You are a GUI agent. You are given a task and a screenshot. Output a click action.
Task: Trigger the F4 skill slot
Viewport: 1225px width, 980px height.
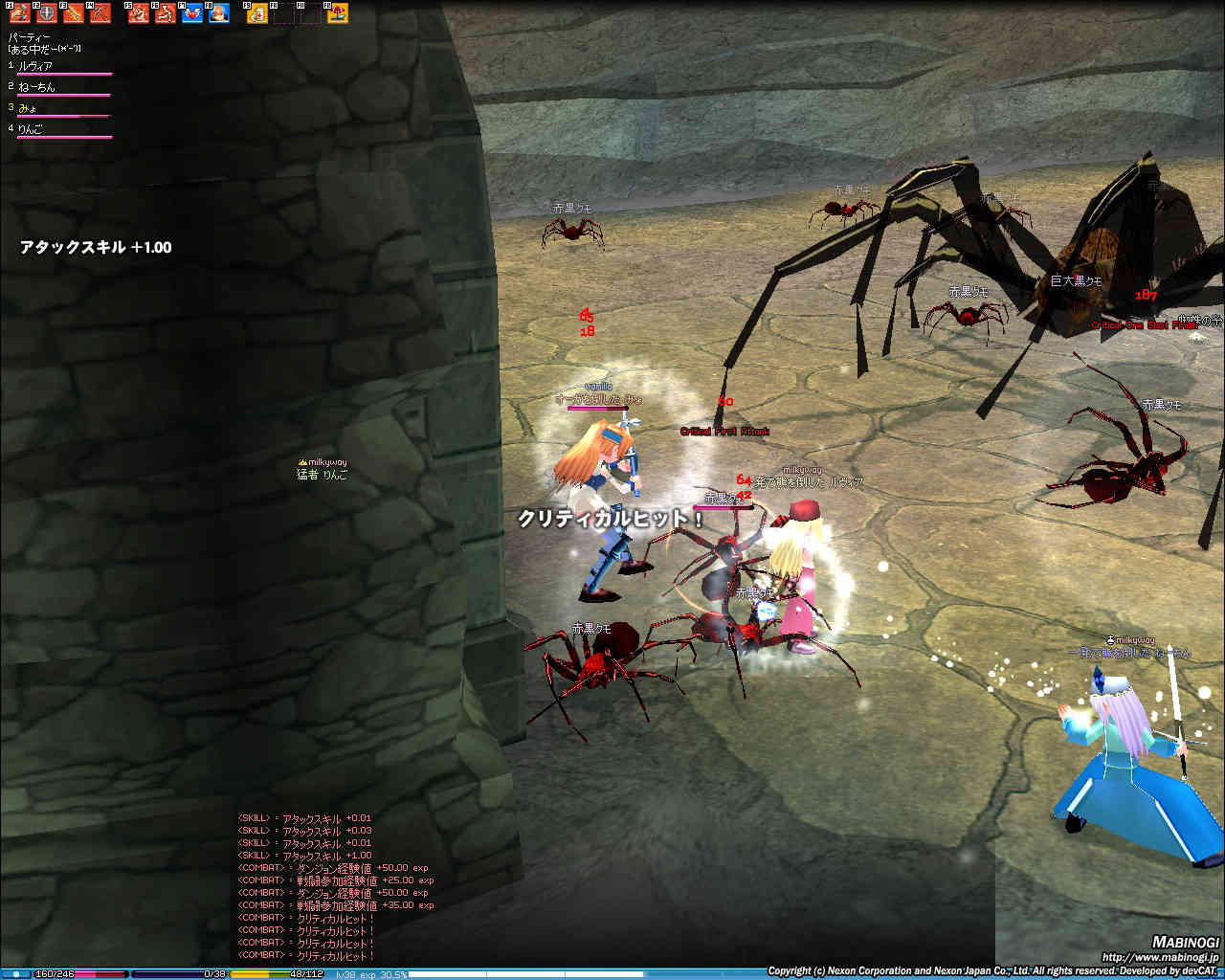(100, 12)
